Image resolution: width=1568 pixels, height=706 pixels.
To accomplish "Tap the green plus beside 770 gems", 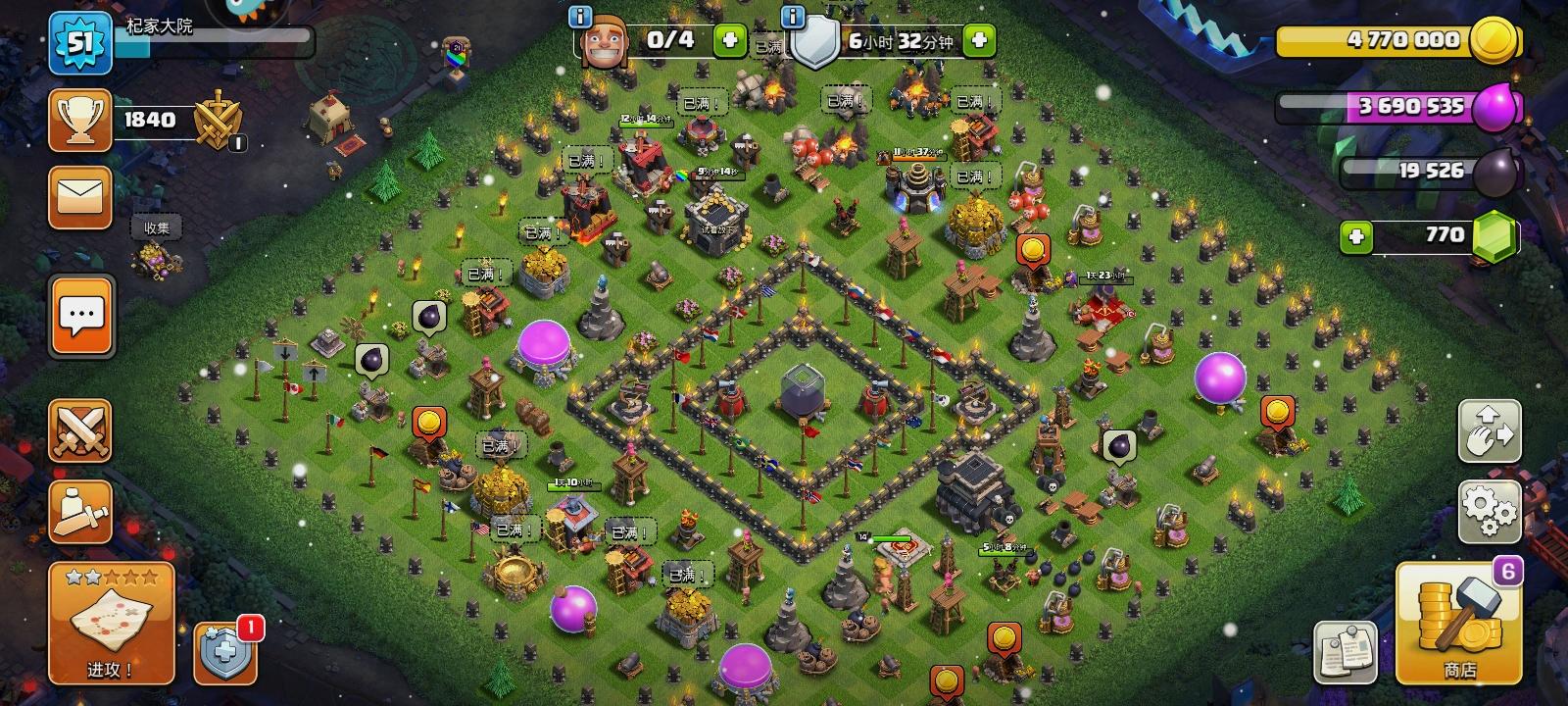I will (1356, 234).
